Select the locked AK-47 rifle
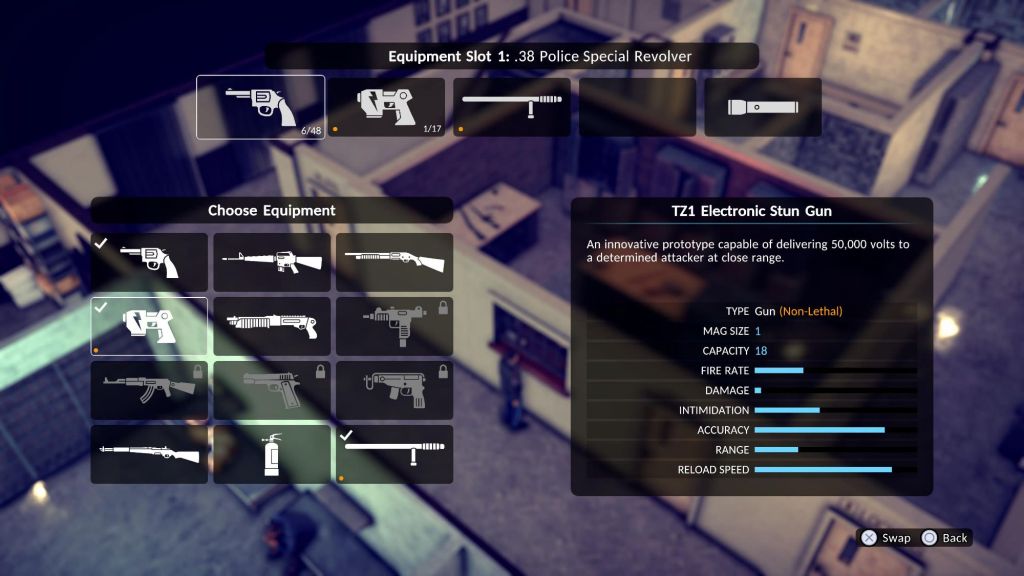The width and height of the screenshot is (1024, 576). click(x=149, y=390)
